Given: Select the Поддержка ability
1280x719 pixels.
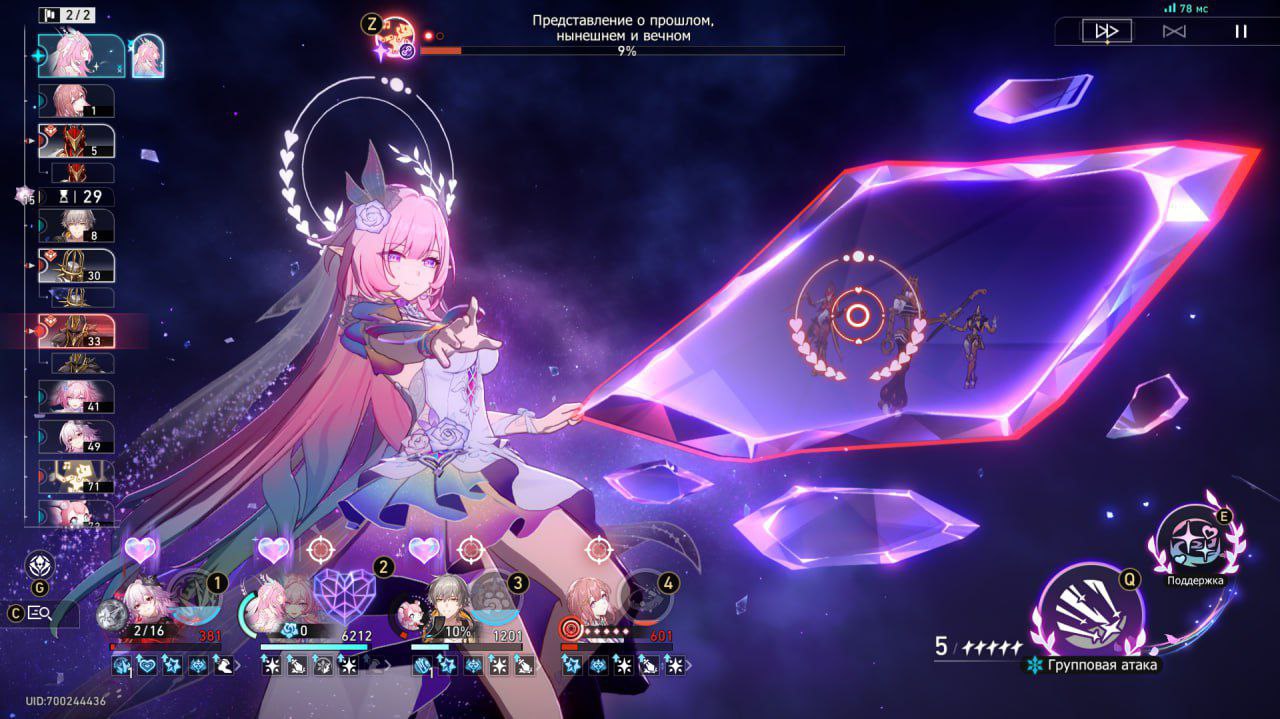Looking at the screenshot, I should click(x=1193, y=544).
